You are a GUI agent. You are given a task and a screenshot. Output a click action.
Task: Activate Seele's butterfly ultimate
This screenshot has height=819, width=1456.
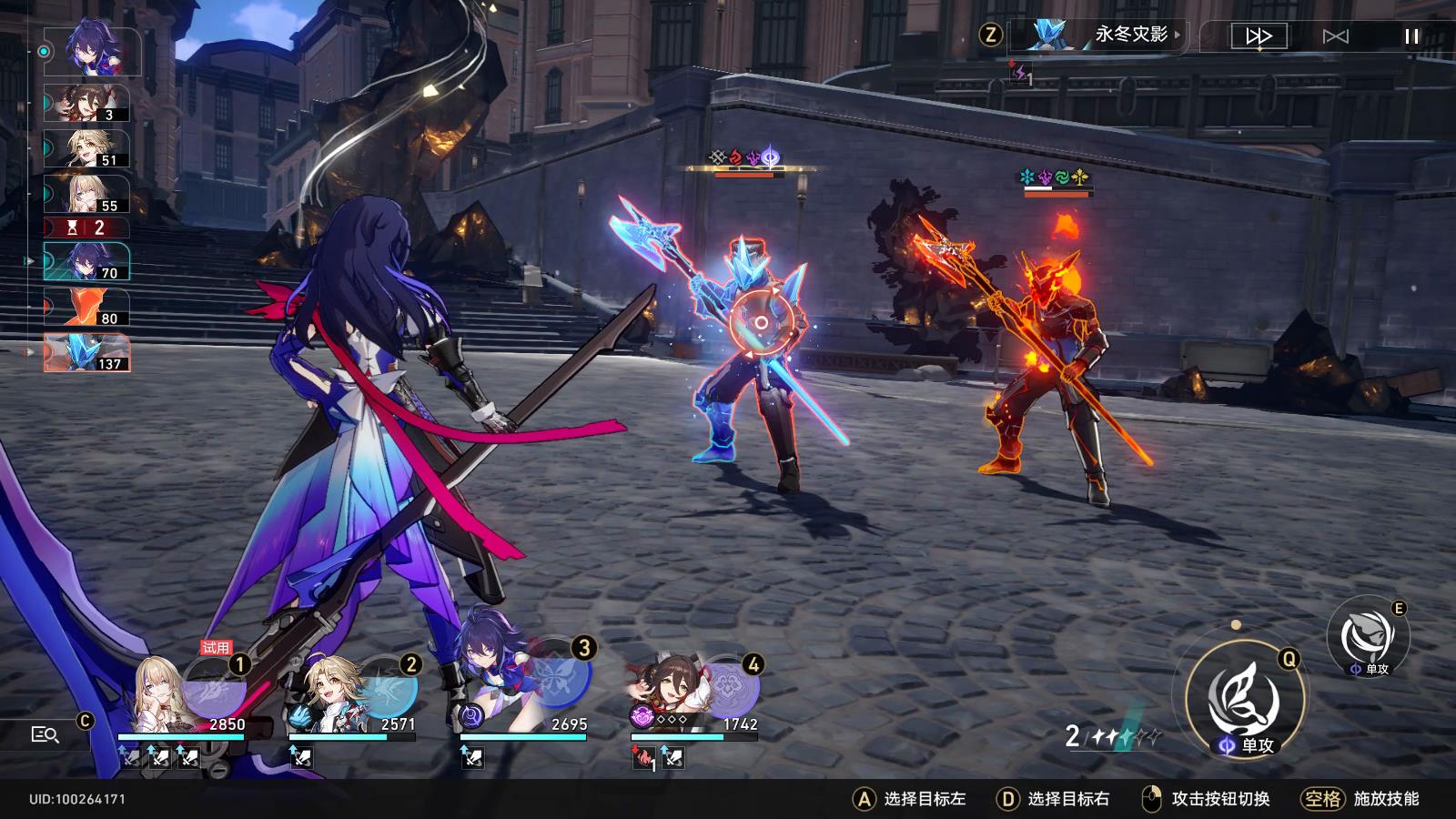(558, 678)
